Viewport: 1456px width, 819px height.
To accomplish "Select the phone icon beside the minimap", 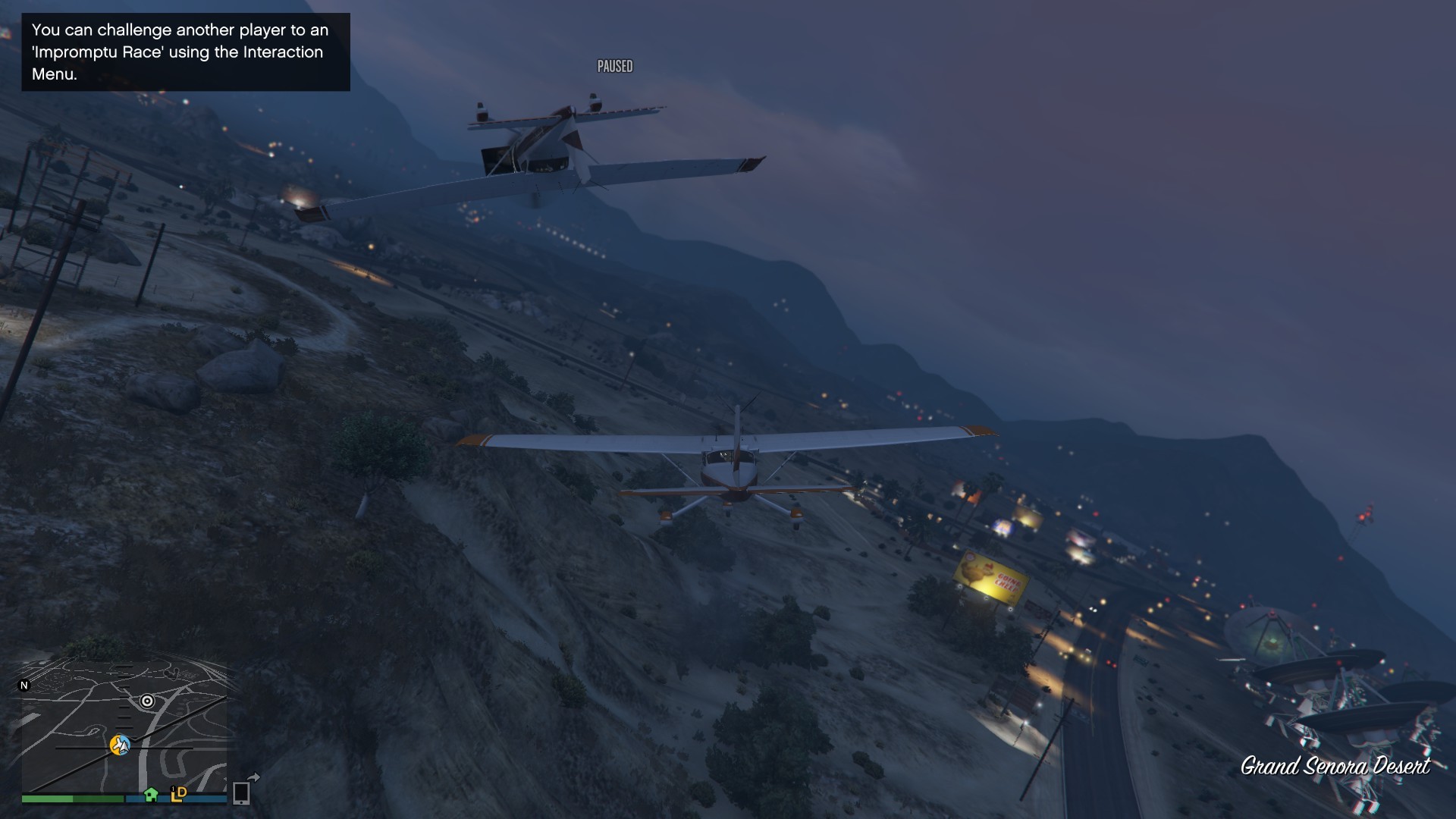I will coord(242,792).
